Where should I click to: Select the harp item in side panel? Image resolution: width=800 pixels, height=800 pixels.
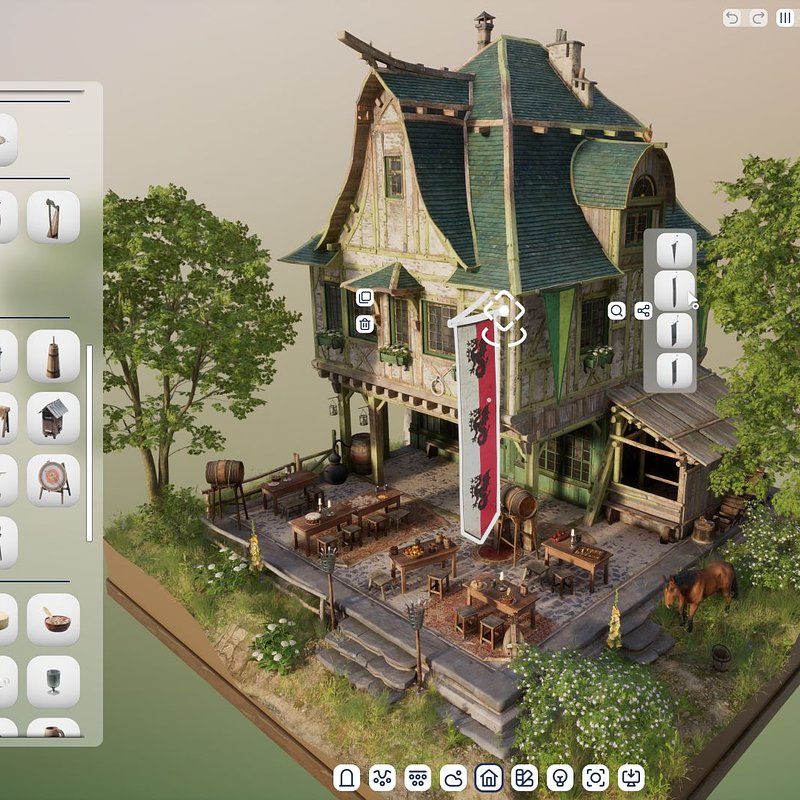click(53, 217)
